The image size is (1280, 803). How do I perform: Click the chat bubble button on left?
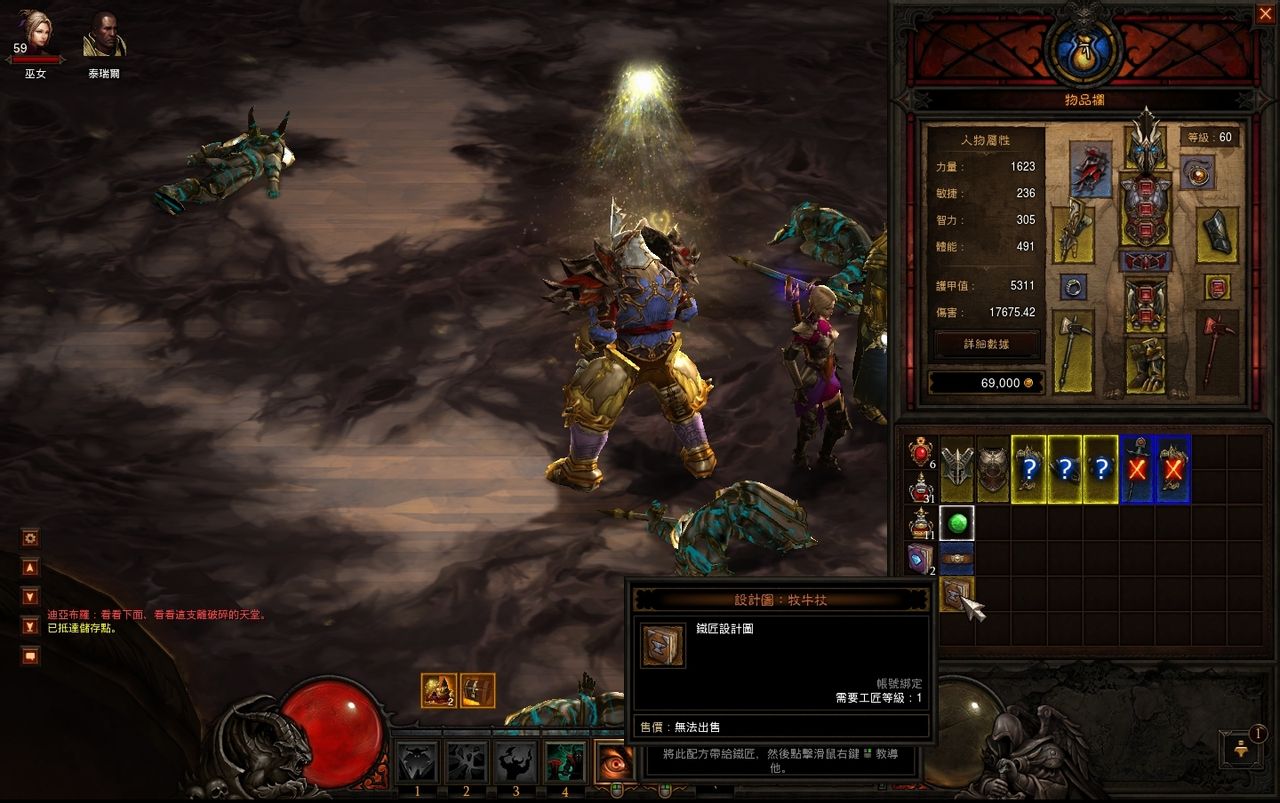pos(31,656)
